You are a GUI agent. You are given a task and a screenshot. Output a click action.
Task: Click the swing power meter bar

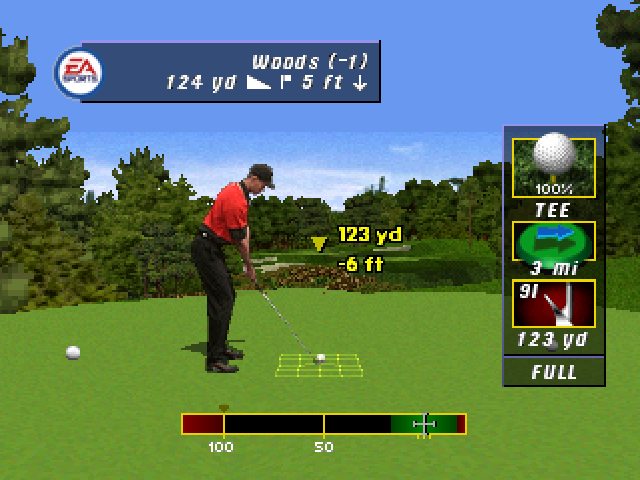(324, 424)
